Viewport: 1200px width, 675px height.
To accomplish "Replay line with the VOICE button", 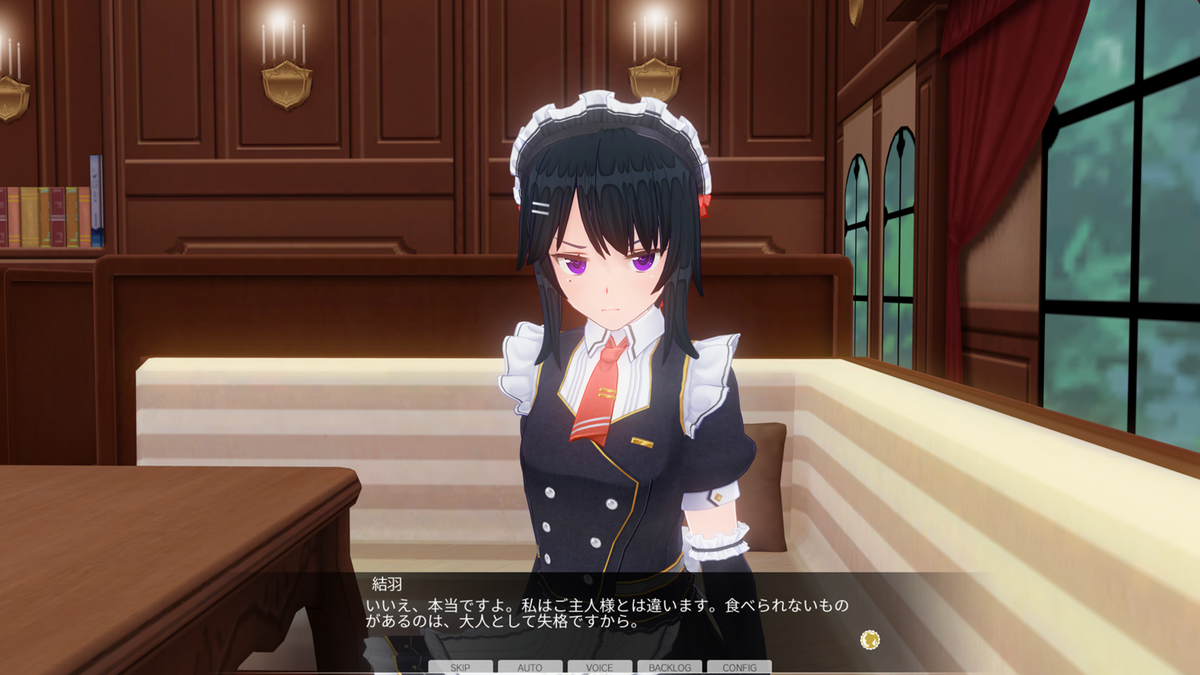I will tap(600, 667).
